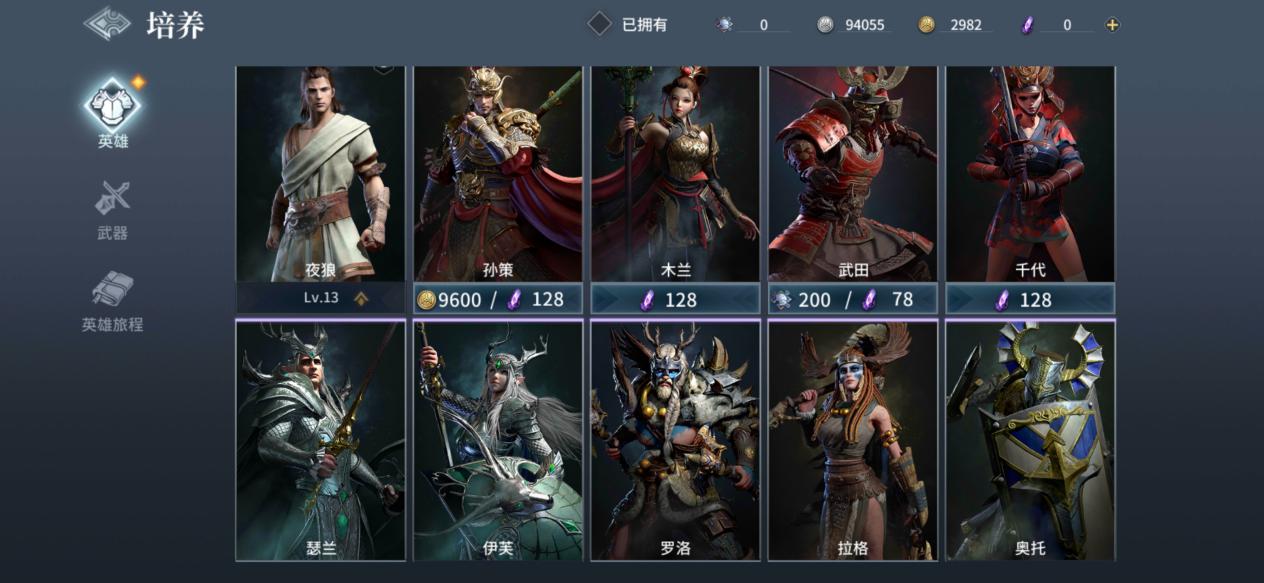1264x583 pixels.
Task: Switch to the 英雄 tab
Action: point(112,112)
